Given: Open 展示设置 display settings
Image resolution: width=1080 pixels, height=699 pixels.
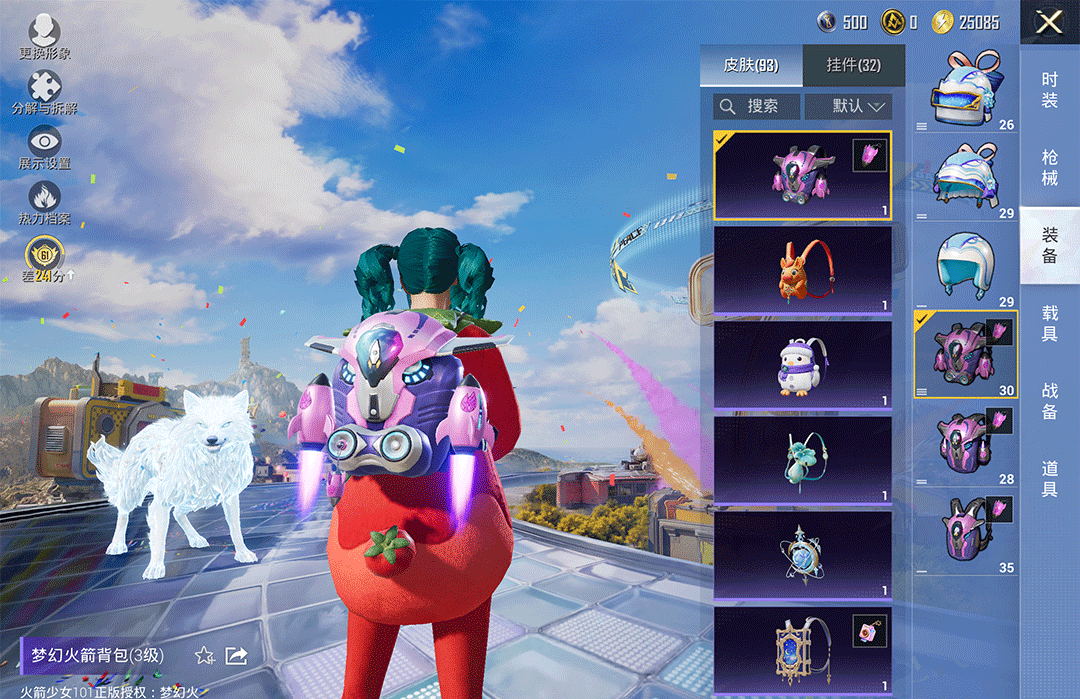Looking at the screenshot, I should [44, 147].
